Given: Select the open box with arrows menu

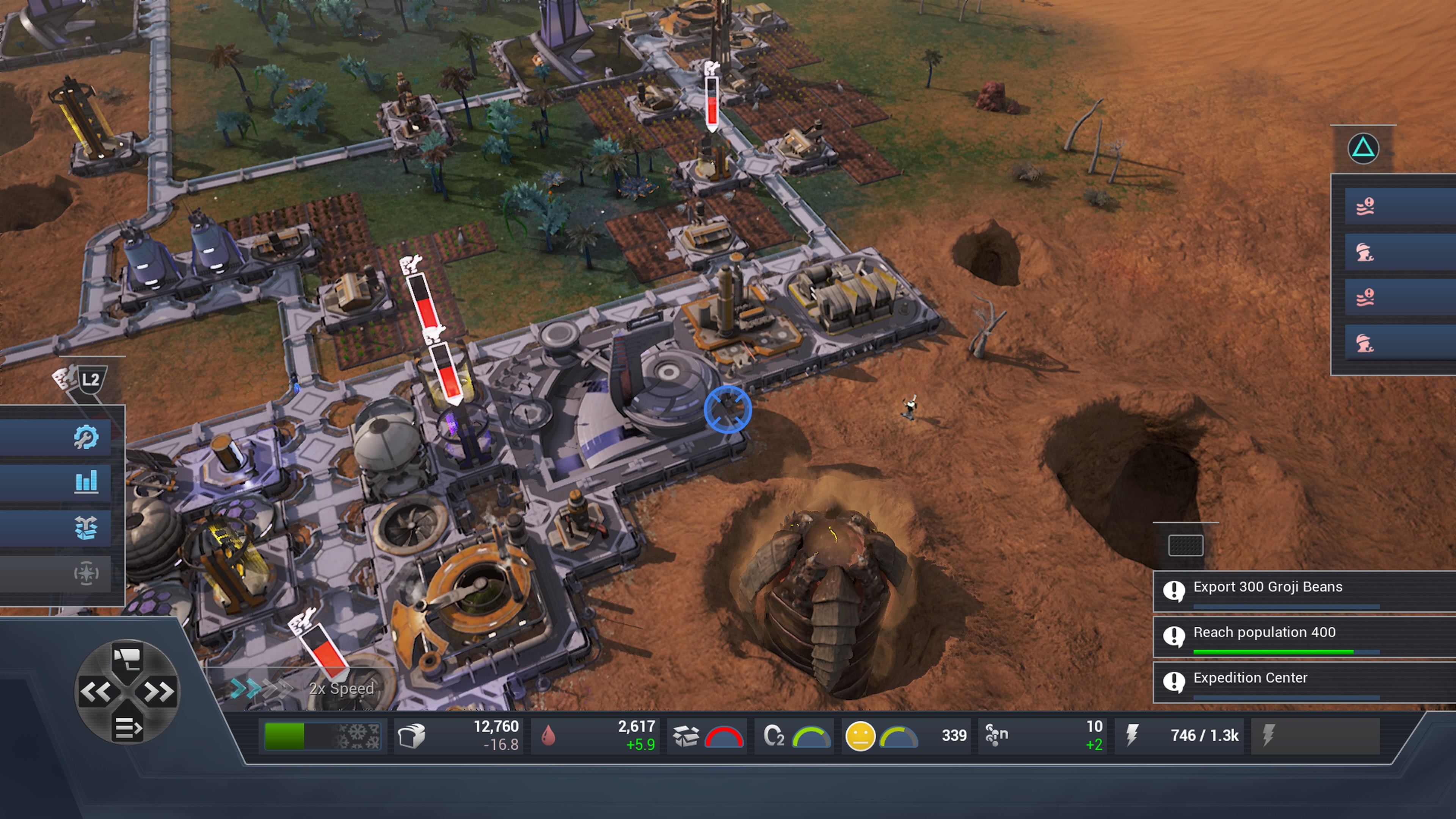Looking at the screenshot, I should coord(86,528).
